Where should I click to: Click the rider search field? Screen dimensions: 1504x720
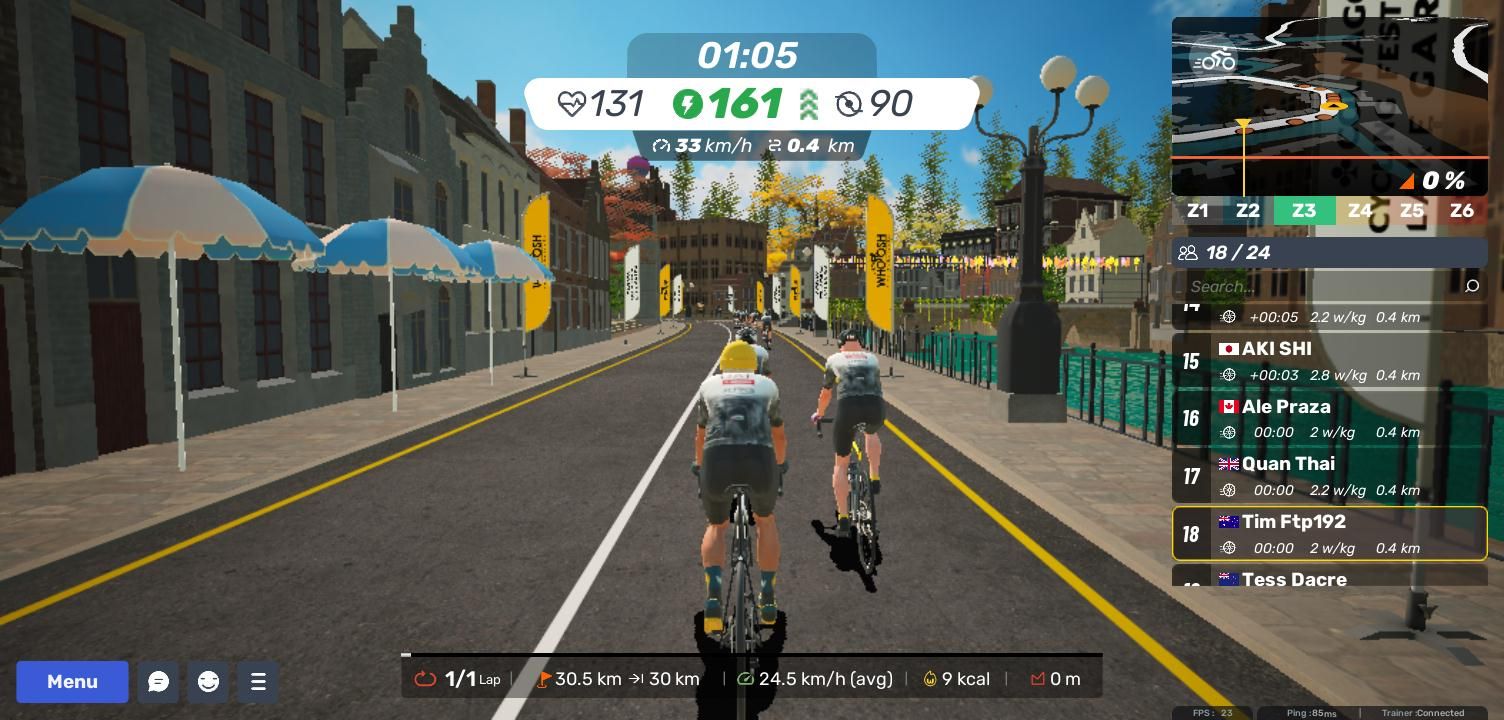pyautogui.click(x=1320, y=286)
